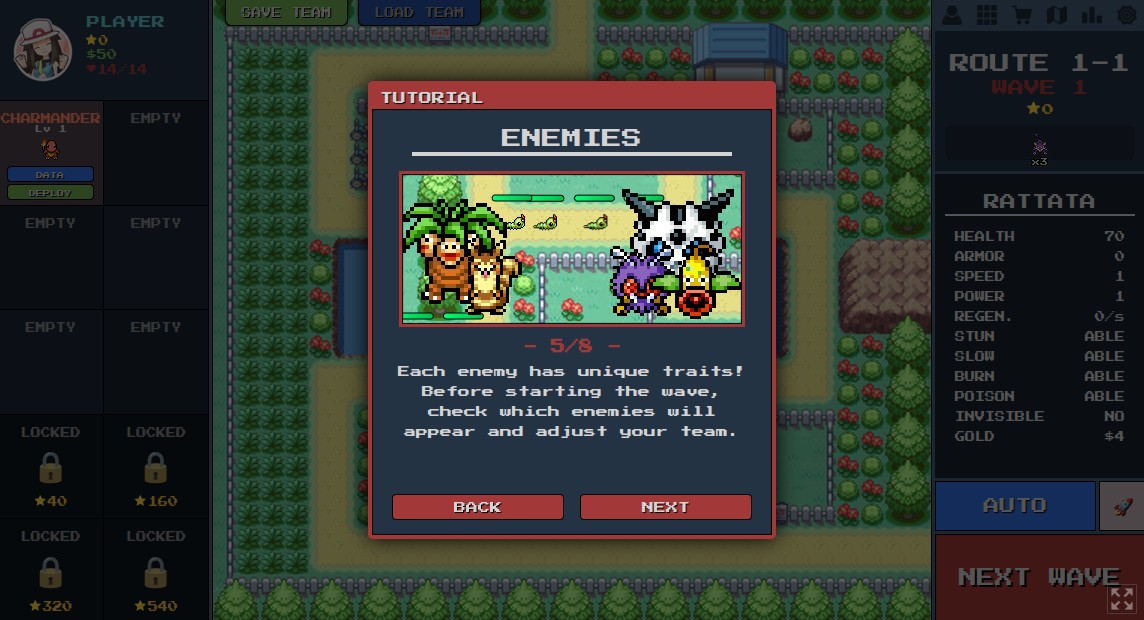Open the shop cart icon
This screenshot has height=620, width=1144.
point(1022,15)
